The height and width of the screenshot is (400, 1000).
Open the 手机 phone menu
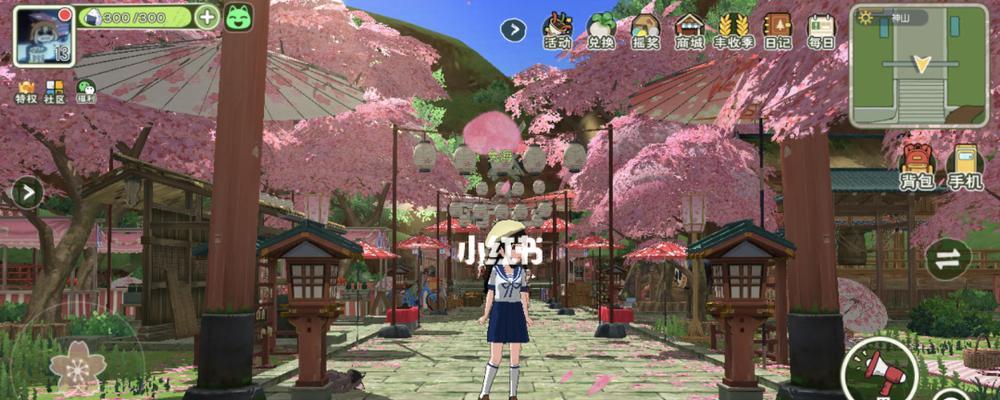click(964, 167)
